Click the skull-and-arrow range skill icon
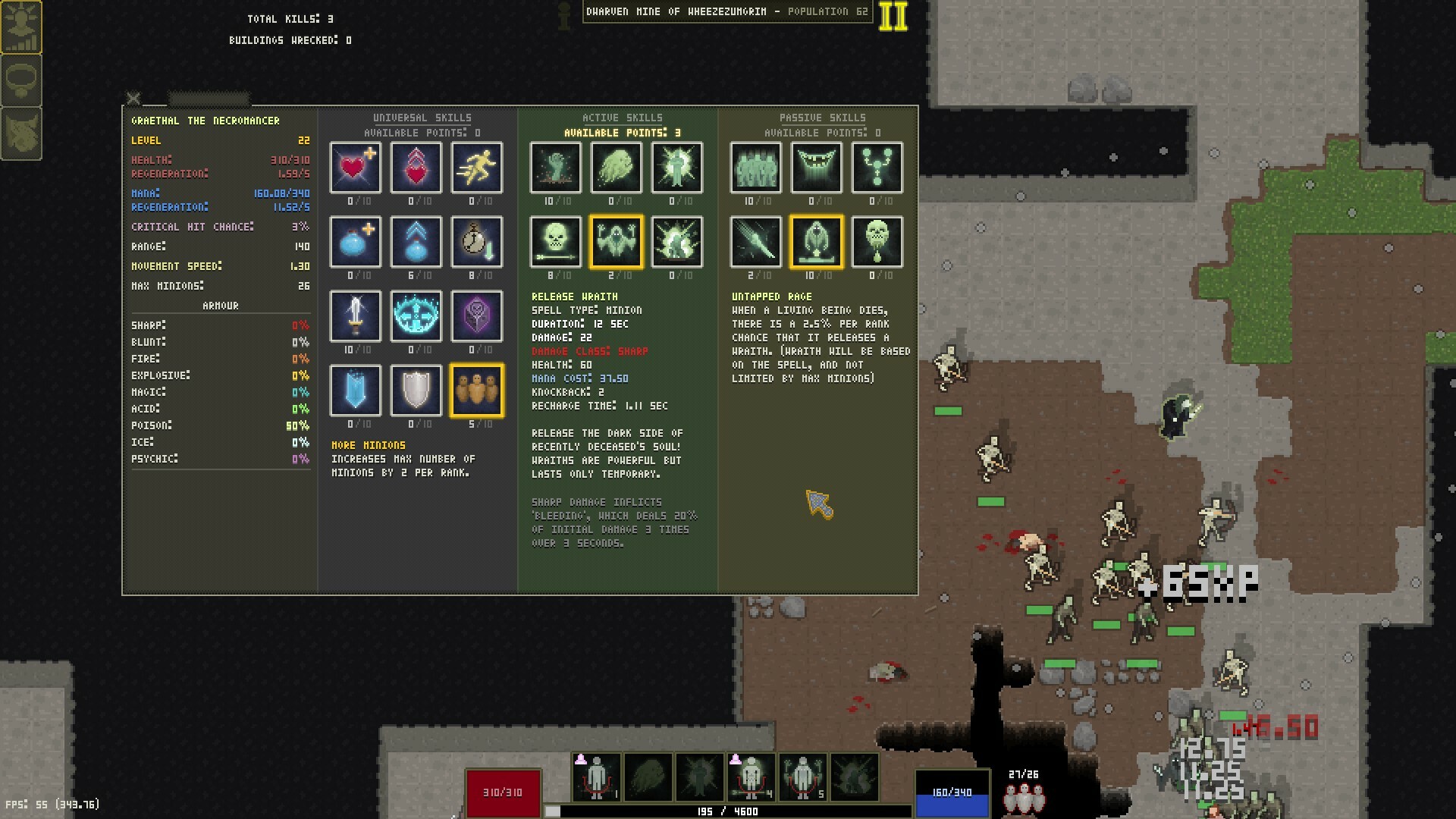Screen dimensions: 1456x819 (556, 242)
